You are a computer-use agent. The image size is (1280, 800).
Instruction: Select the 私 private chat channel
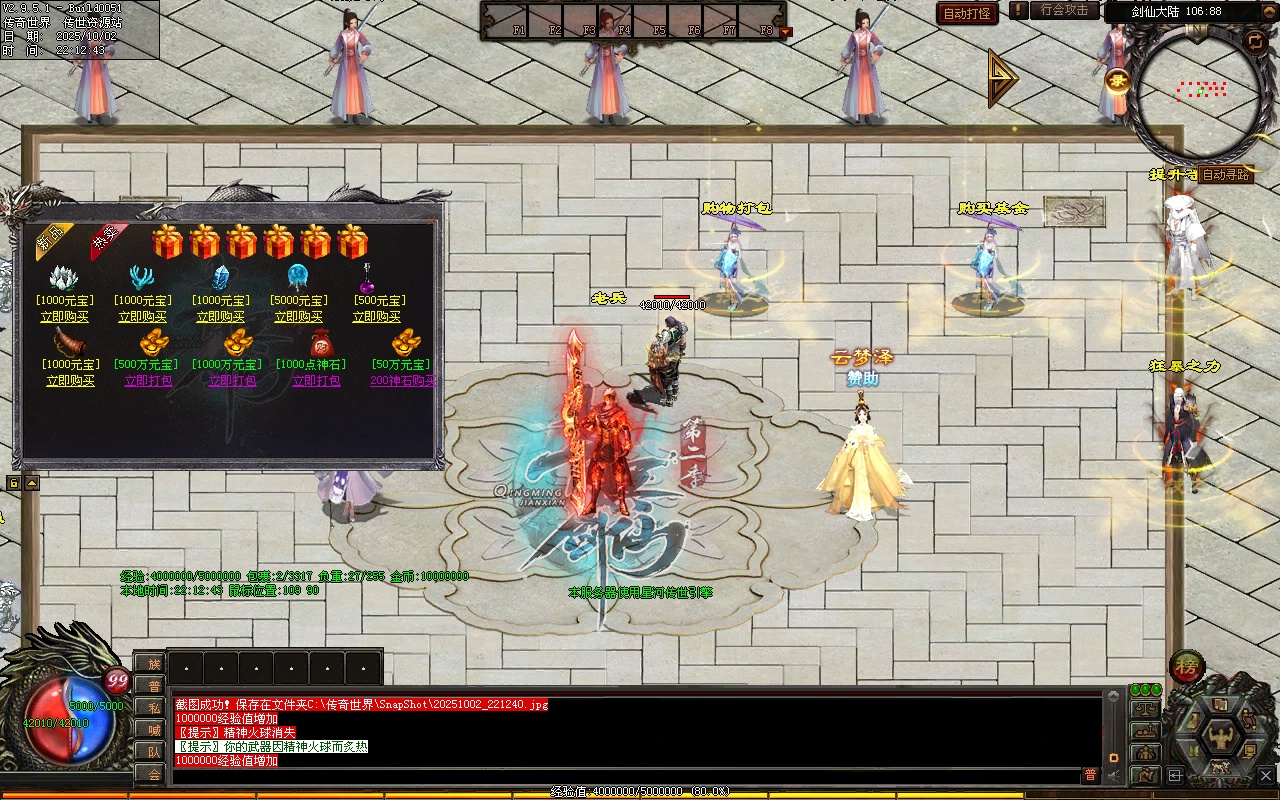click(152, 708)
